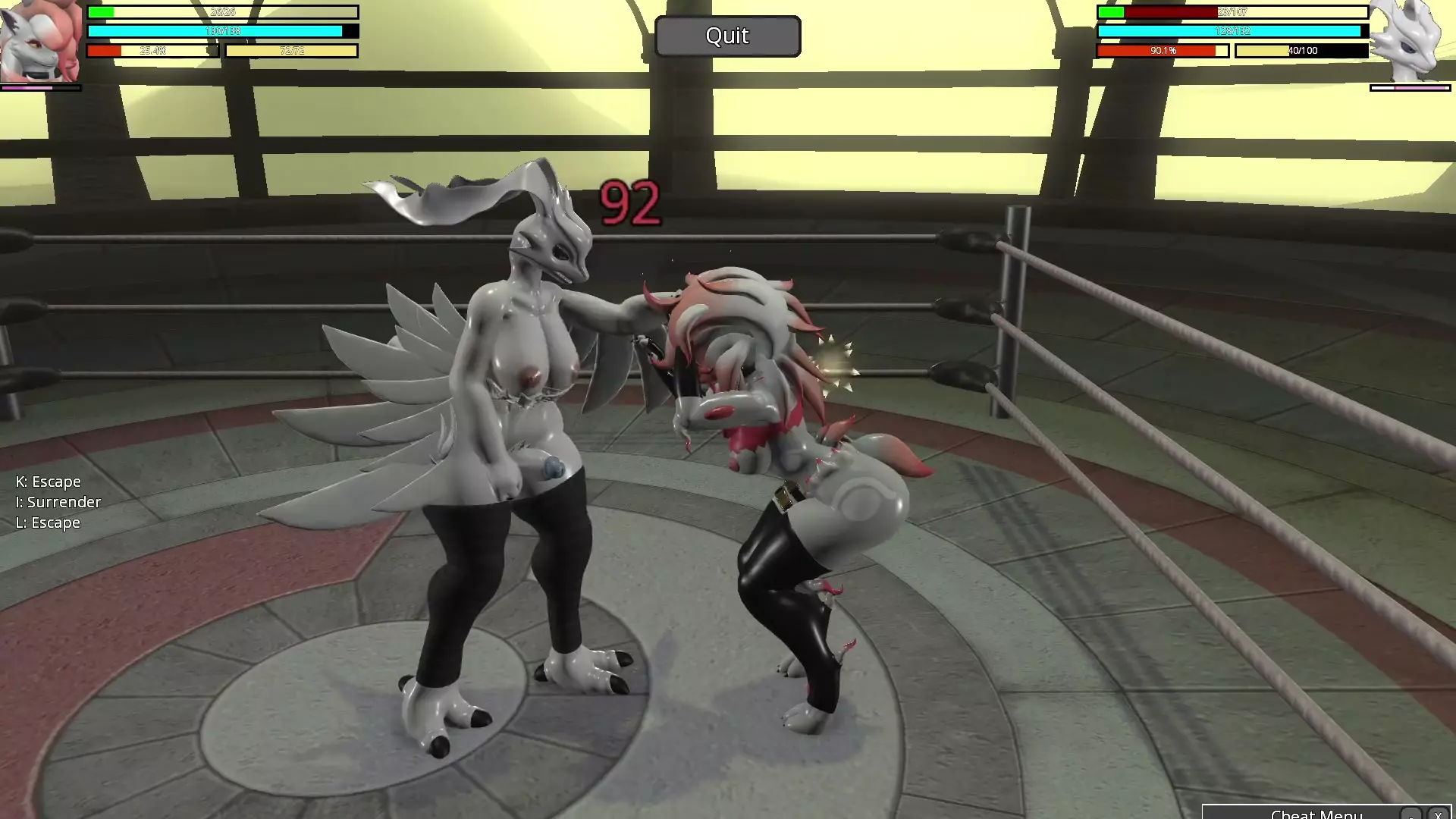
Task: Click the Quit button
Action: pyautogui.click(x=727, y=36)
